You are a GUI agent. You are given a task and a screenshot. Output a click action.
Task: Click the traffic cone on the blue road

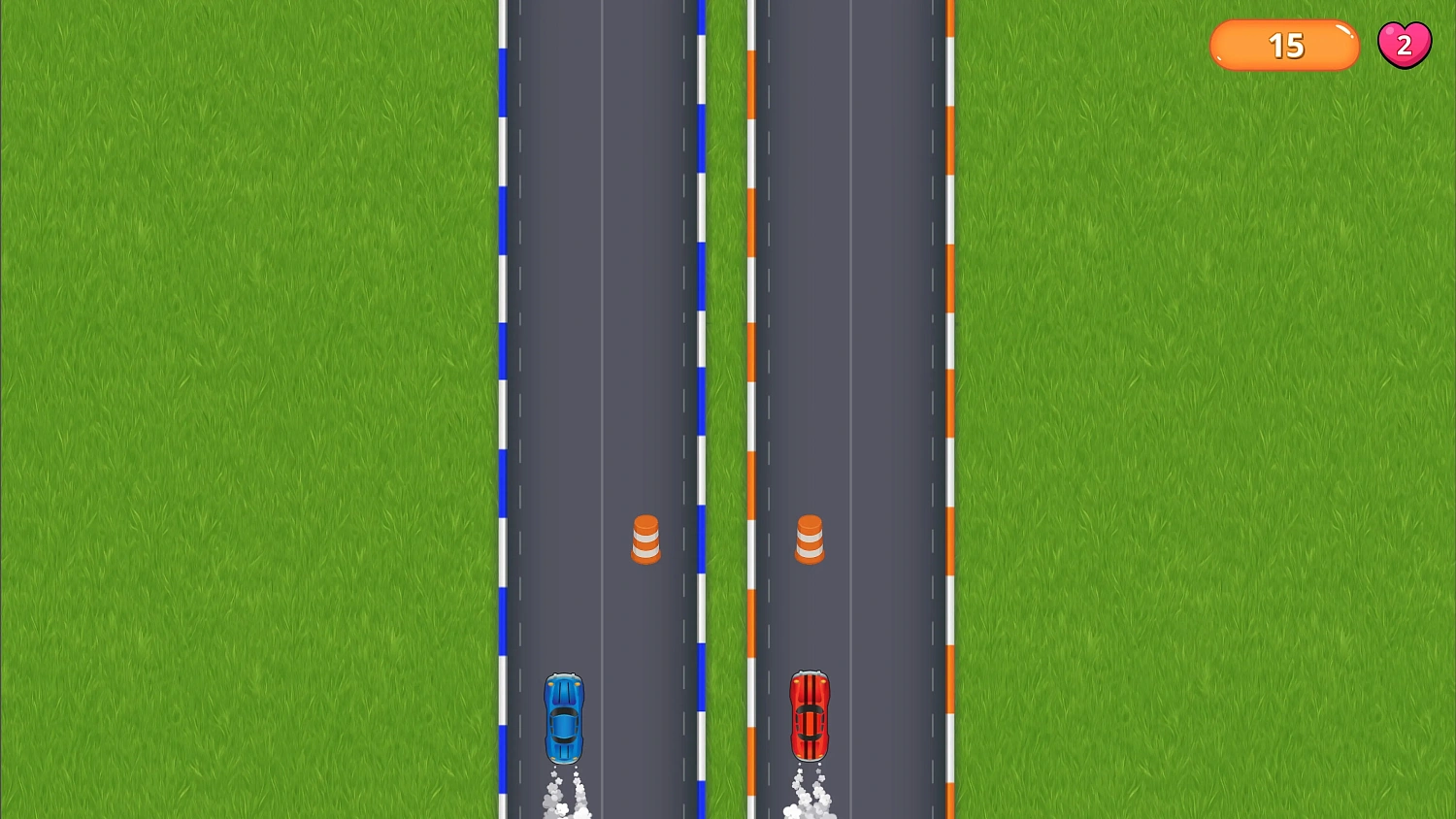click(x=645, y=540)
